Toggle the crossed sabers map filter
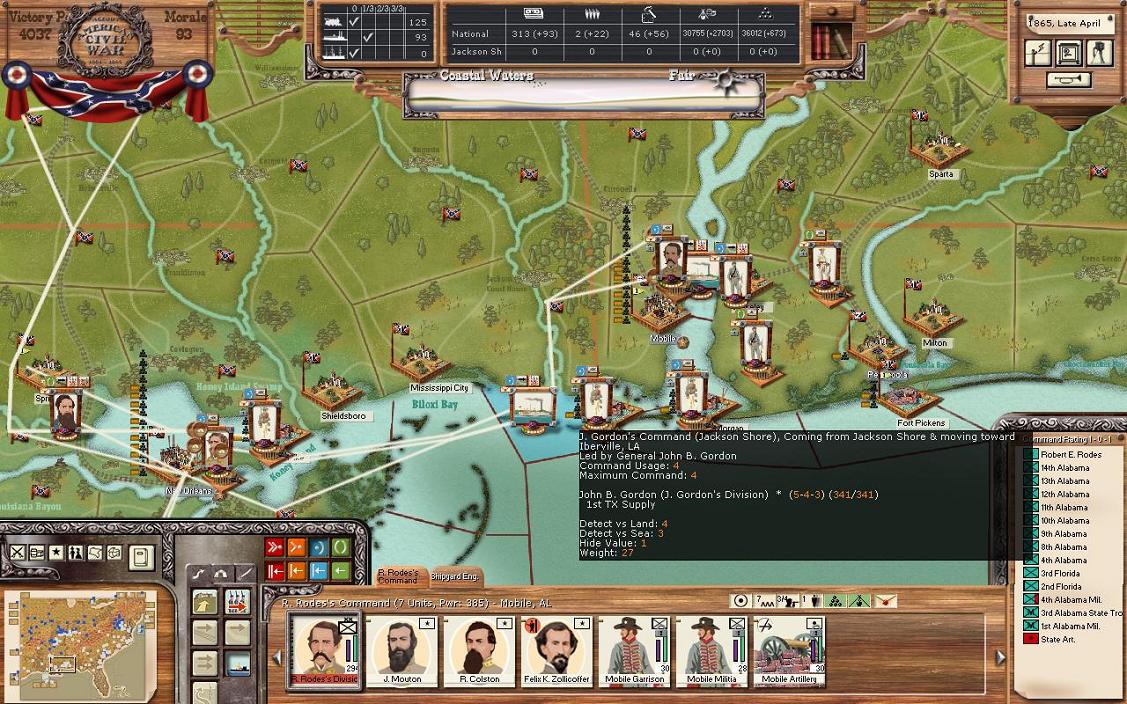1127x704 pixels. pos(17,553)
